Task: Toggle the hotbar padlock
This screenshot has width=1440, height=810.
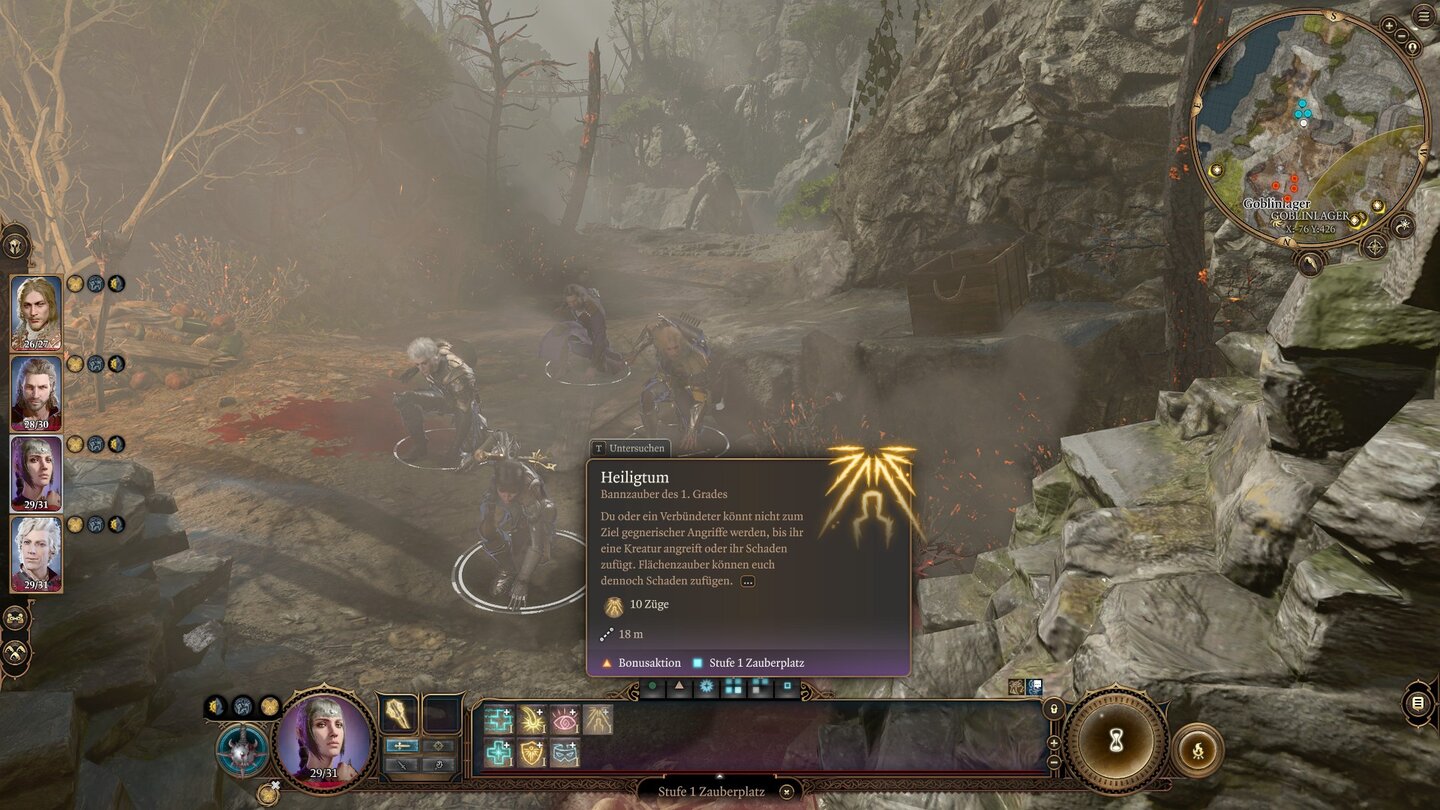Action: pos(1052,709)
